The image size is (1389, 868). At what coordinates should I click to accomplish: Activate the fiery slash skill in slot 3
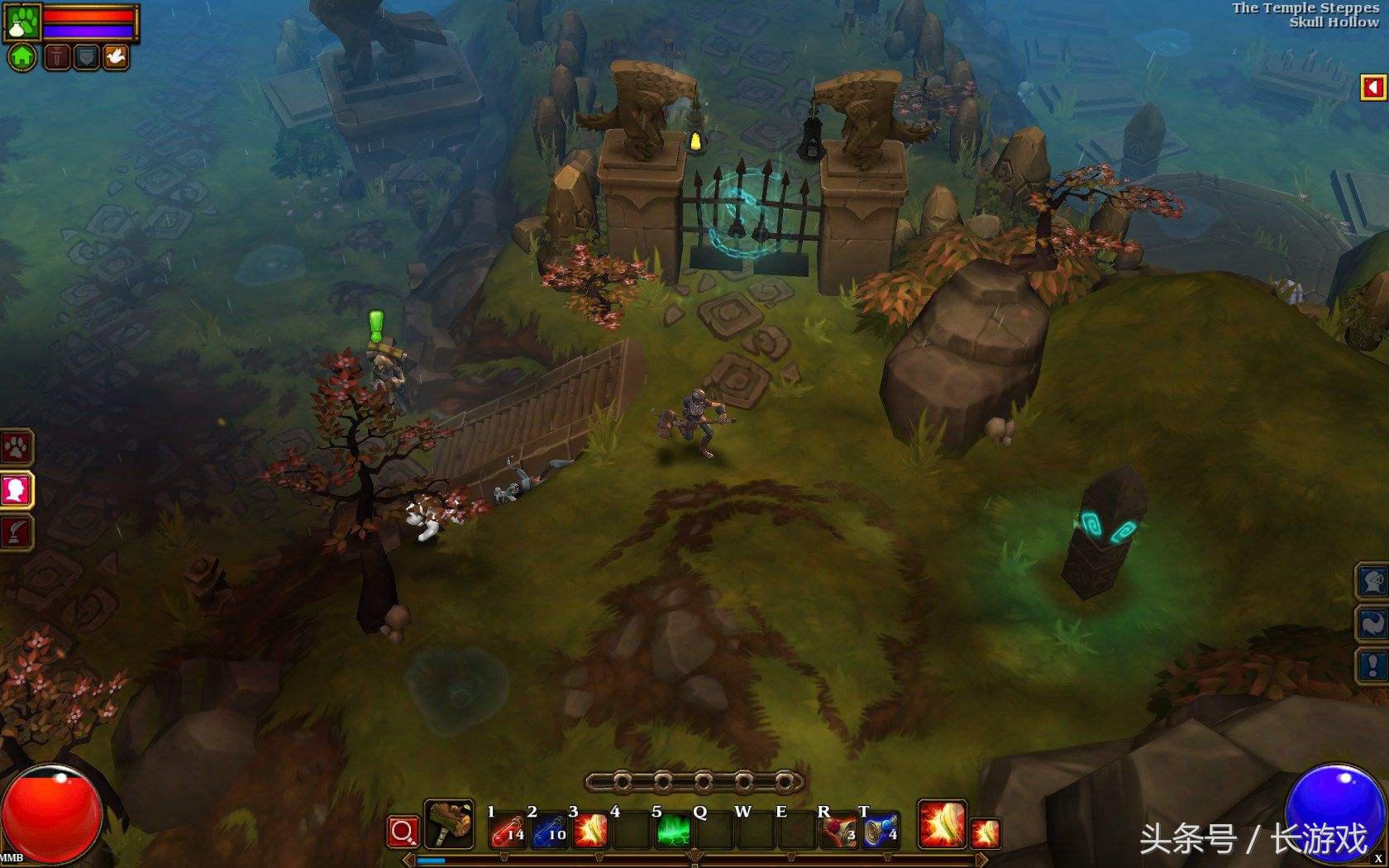(x=590, y=830)
